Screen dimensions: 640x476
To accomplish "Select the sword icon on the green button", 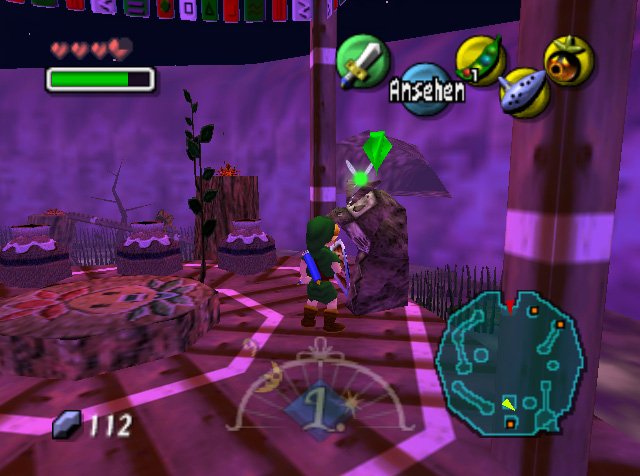I will (362, 62).
